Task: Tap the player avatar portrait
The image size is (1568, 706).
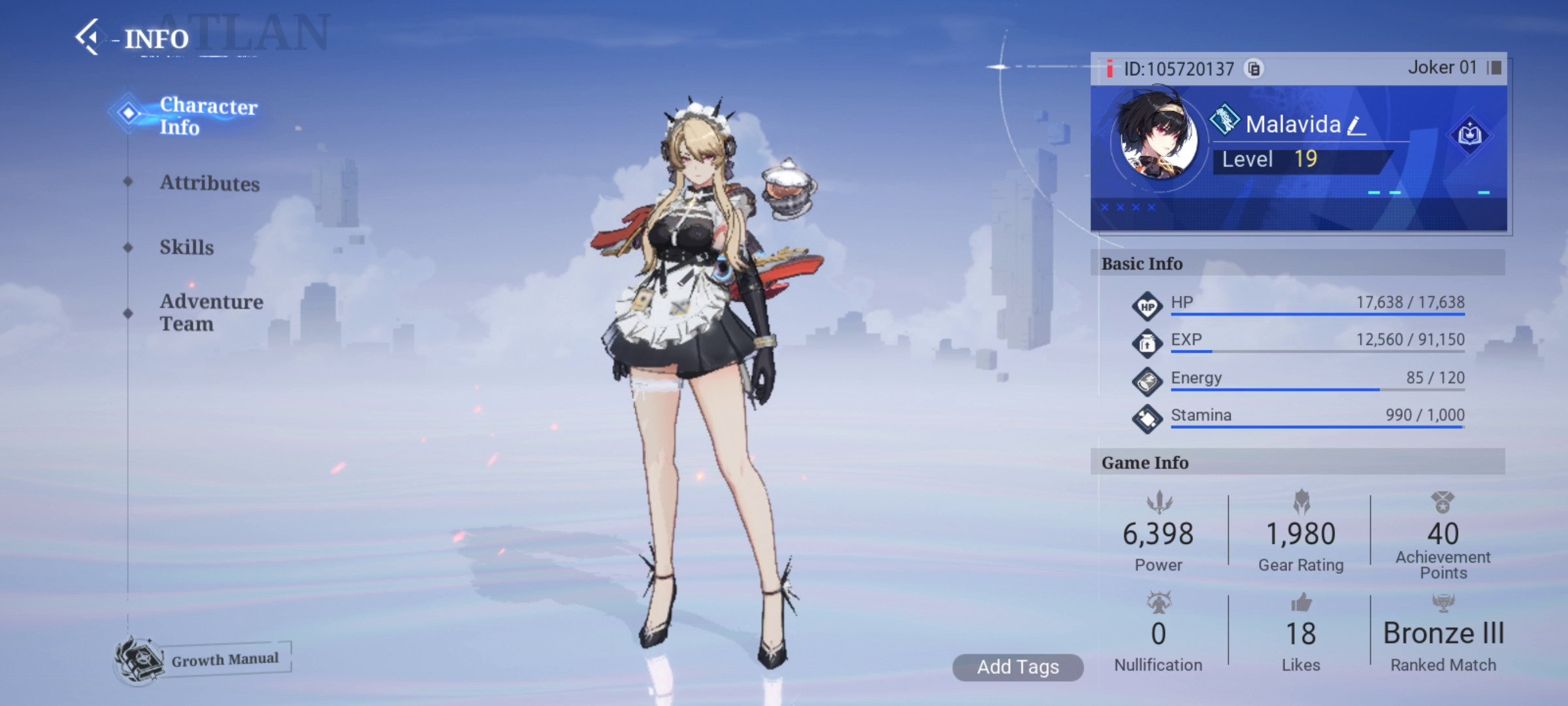Action: point(1156,140)
